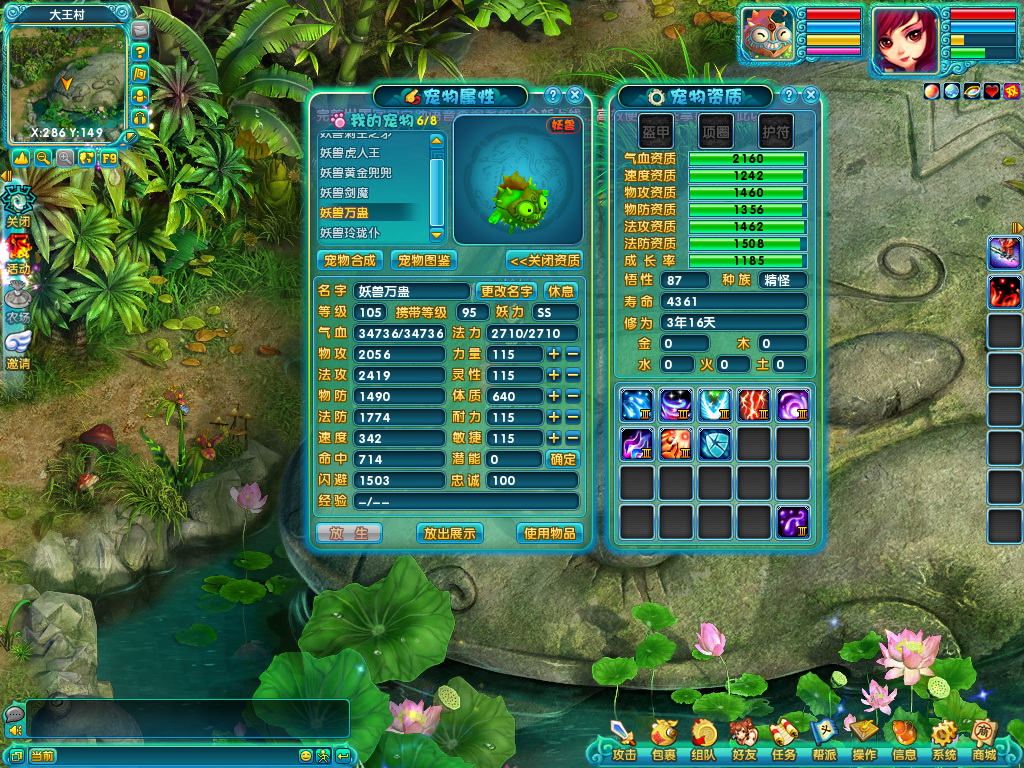This screenshot has height=768, width=1024.
Task: Confirm attribute points with 确定
Action: 563,459
